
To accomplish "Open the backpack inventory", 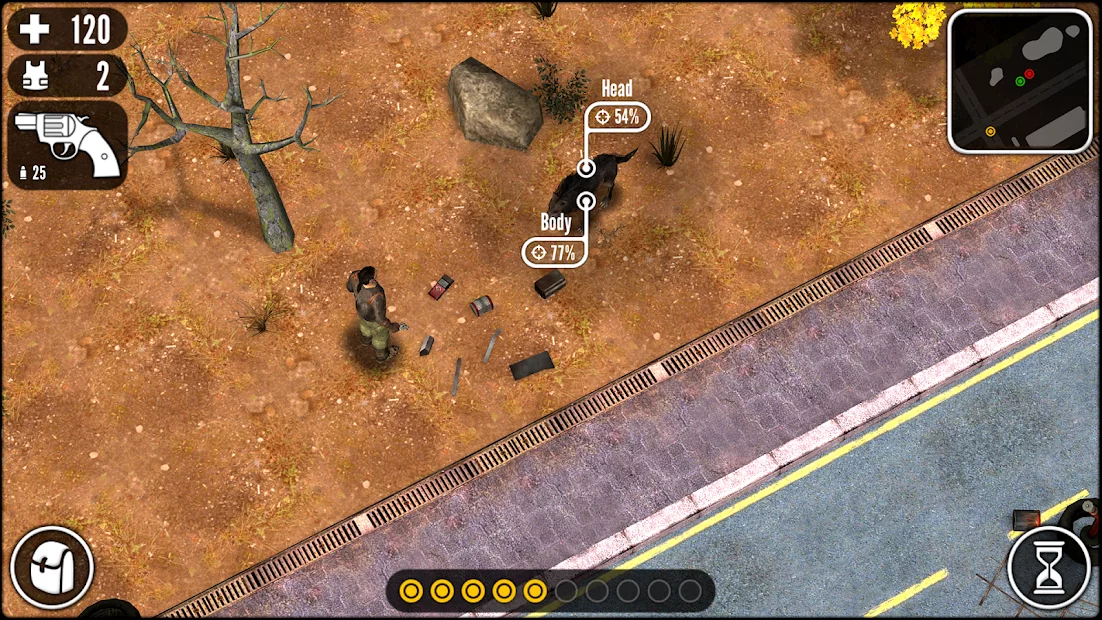I will pyautogui.click(x=52, y=567).
